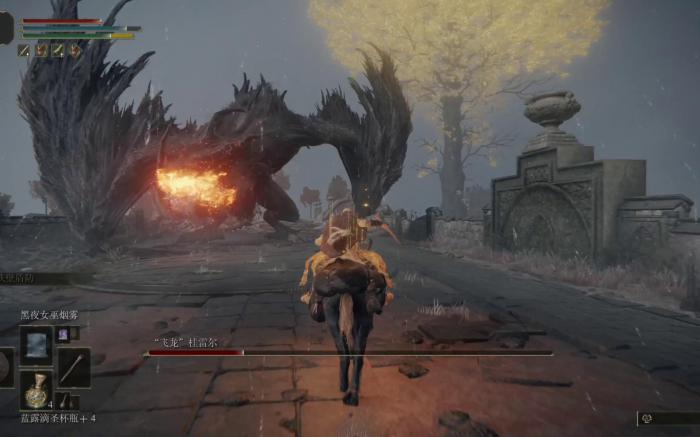Click the small purple spell icon

click(62, 335)
